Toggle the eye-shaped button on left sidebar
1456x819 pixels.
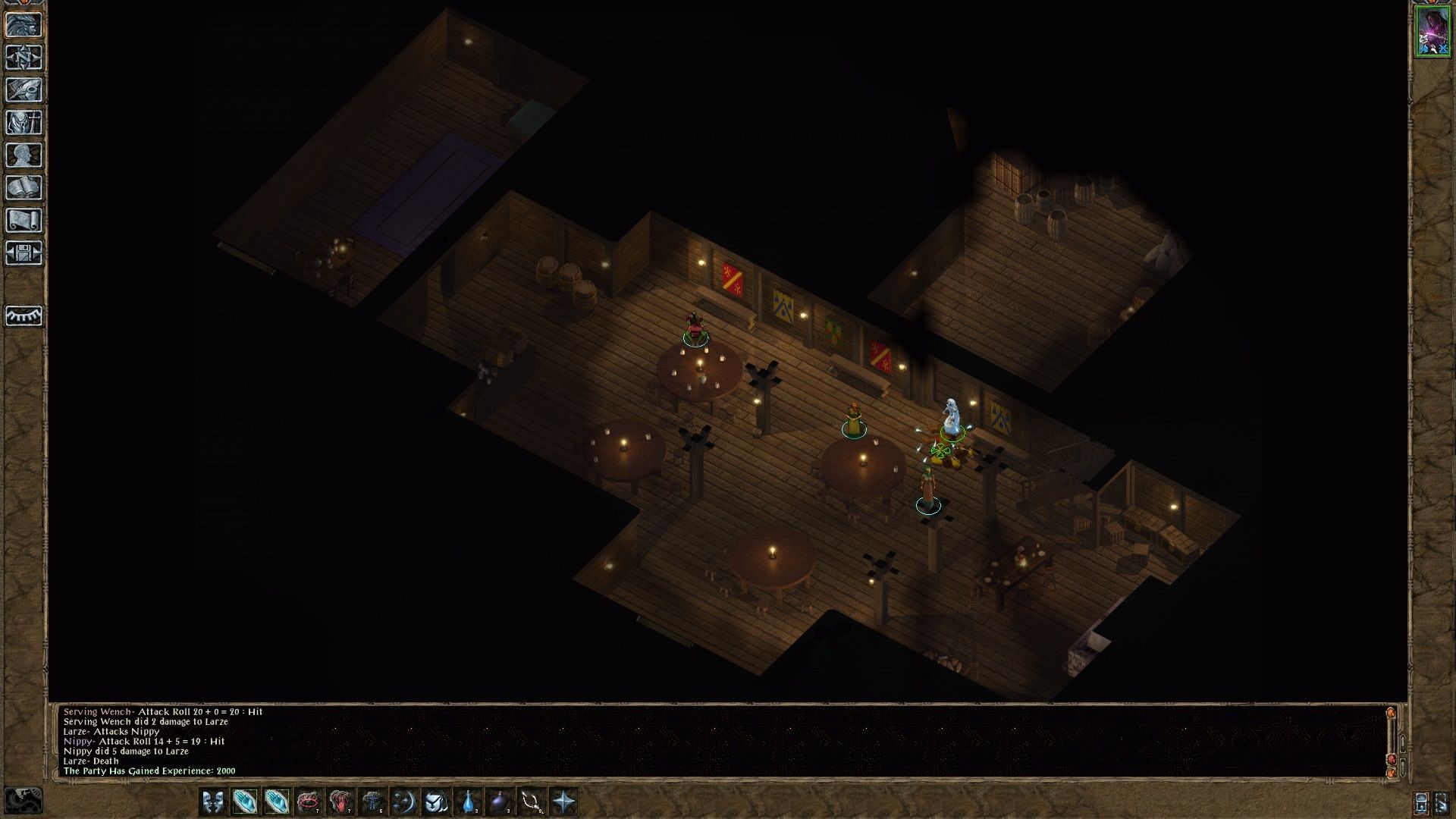[24, 315]
